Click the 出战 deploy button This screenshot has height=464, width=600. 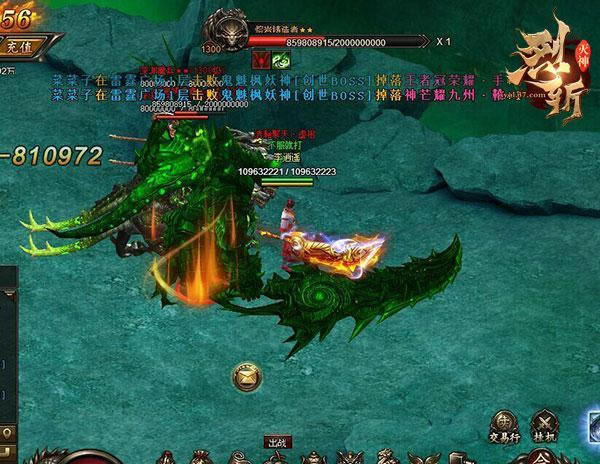pos(277,441)
